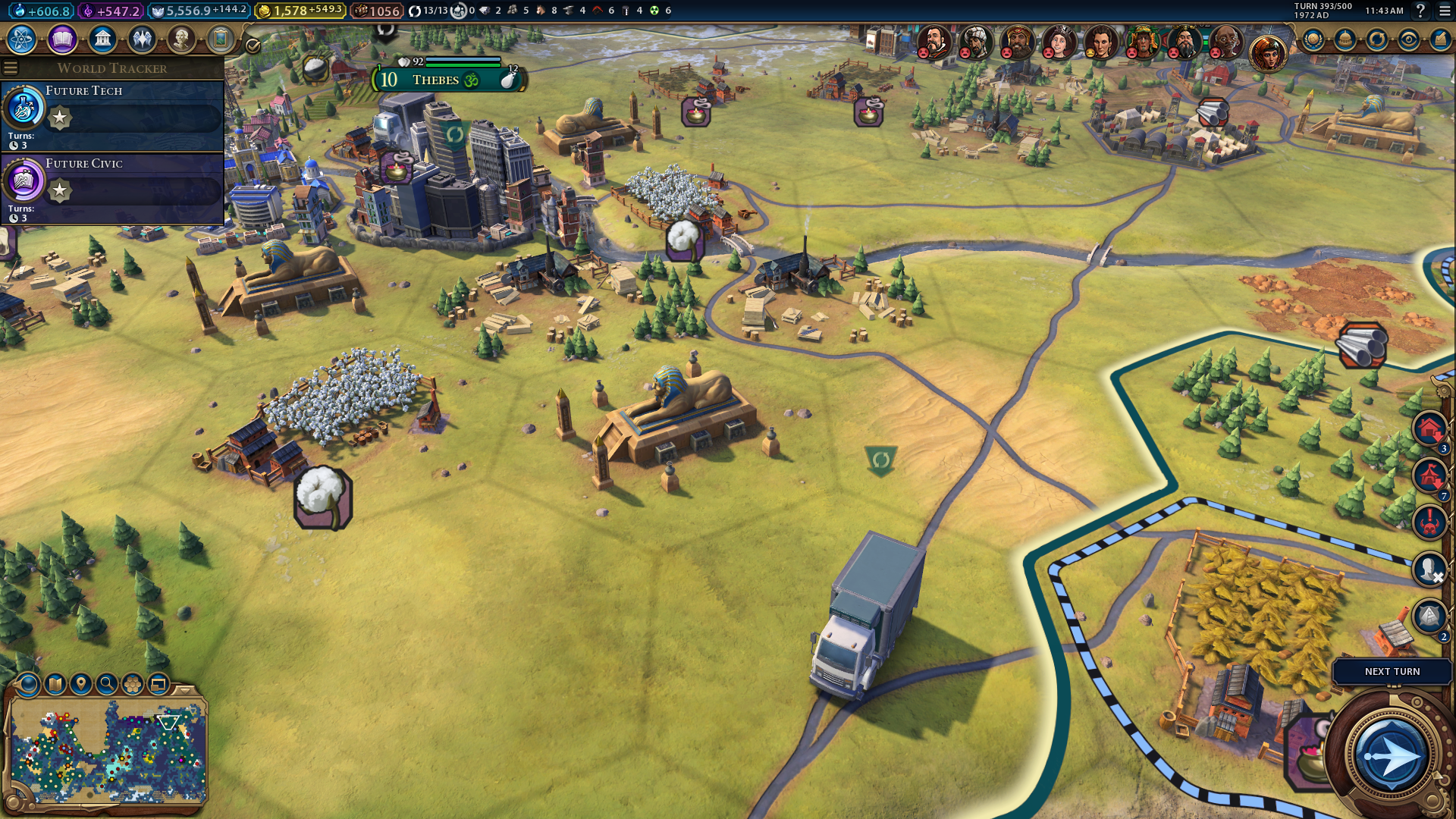
Task: Open the map search magnifying glass
Action: click(x=107, y=684)
